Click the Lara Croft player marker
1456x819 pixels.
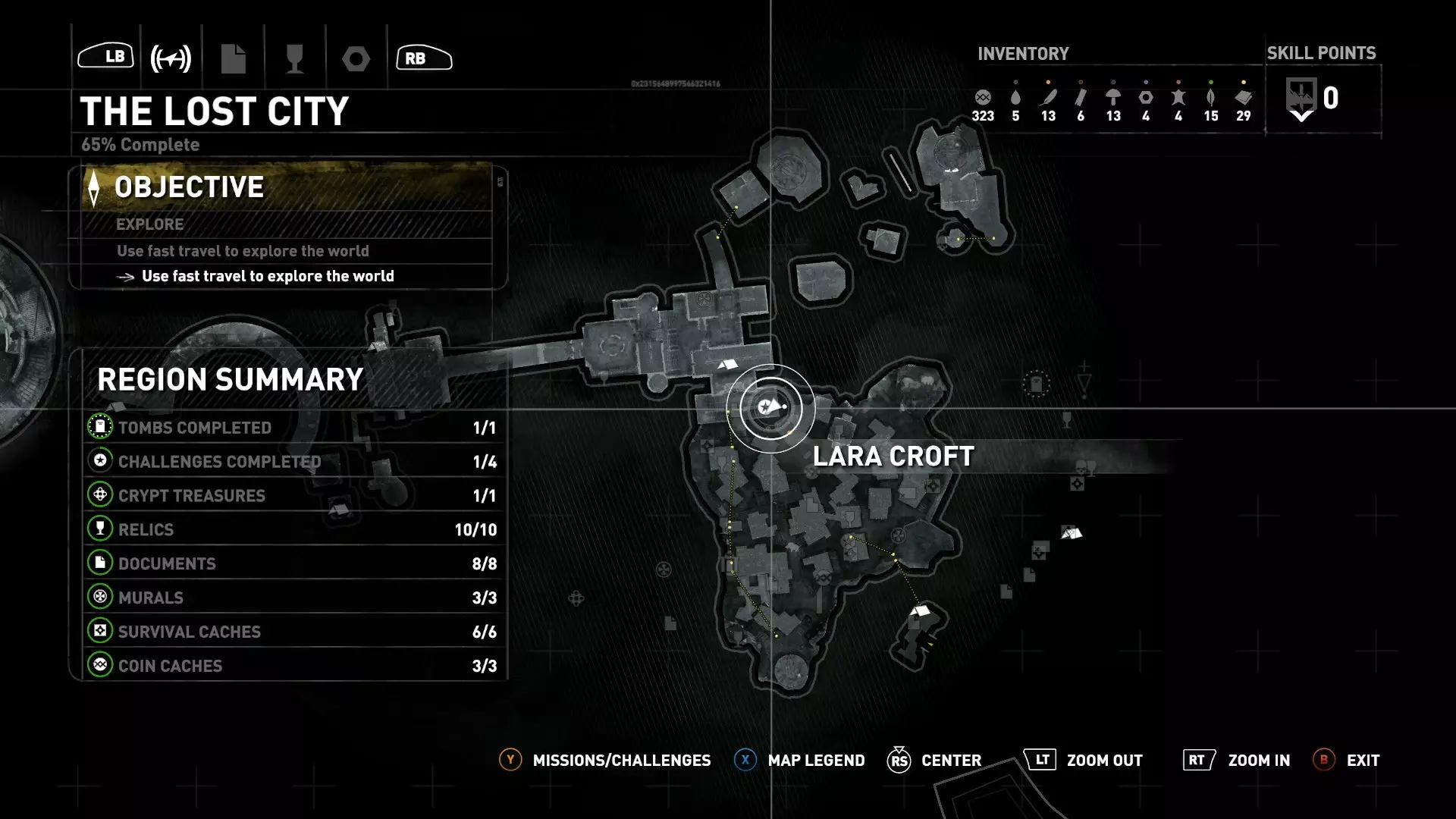(x=770, y=408)
